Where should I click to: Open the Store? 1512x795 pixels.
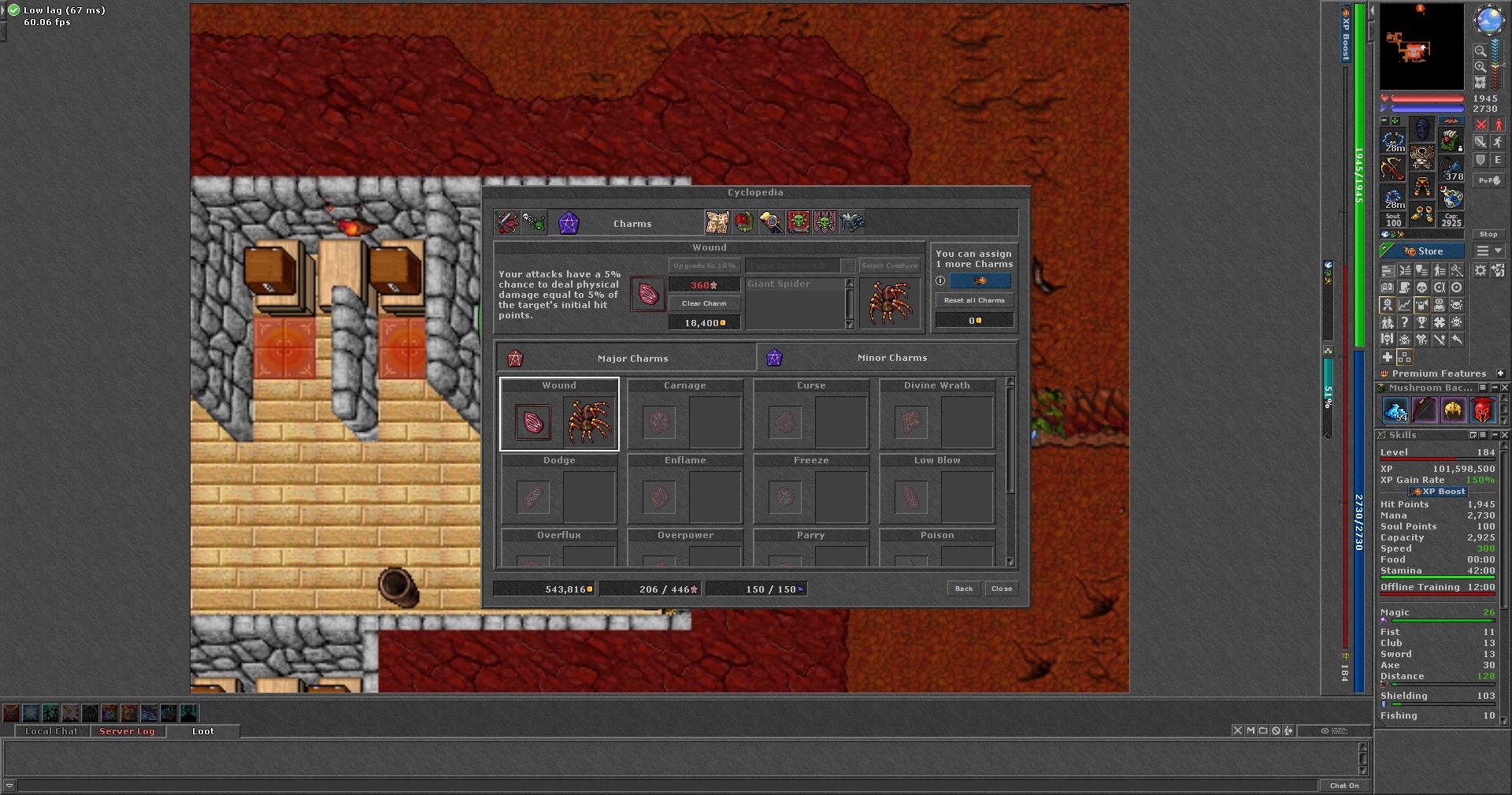(x=1423, y=251)
